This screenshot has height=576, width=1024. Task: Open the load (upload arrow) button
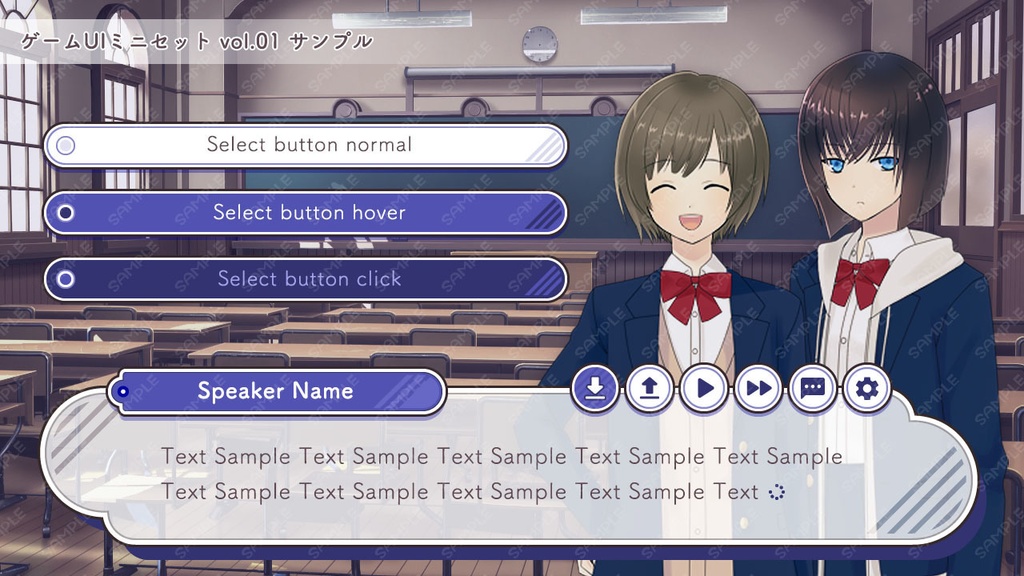click(650, 388)
